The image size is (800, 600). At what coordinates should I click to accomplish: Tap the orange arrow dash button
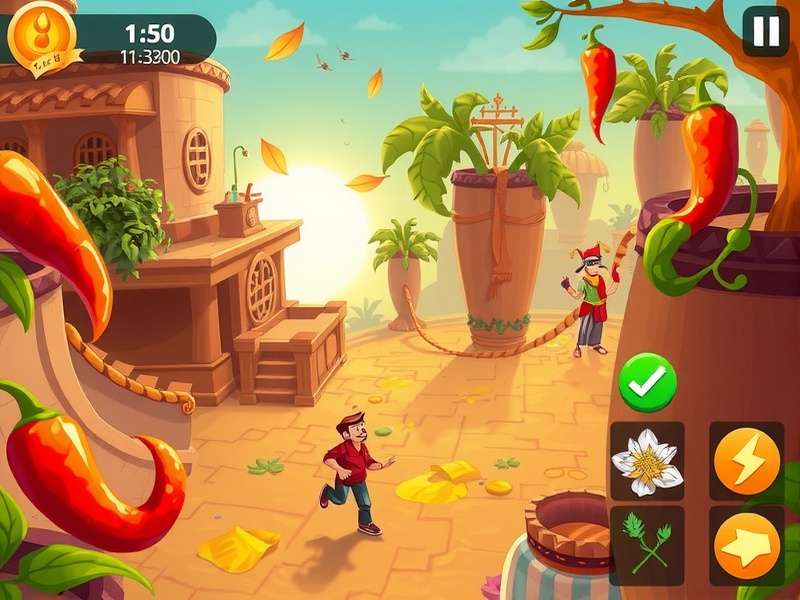[x=746, y=545]
